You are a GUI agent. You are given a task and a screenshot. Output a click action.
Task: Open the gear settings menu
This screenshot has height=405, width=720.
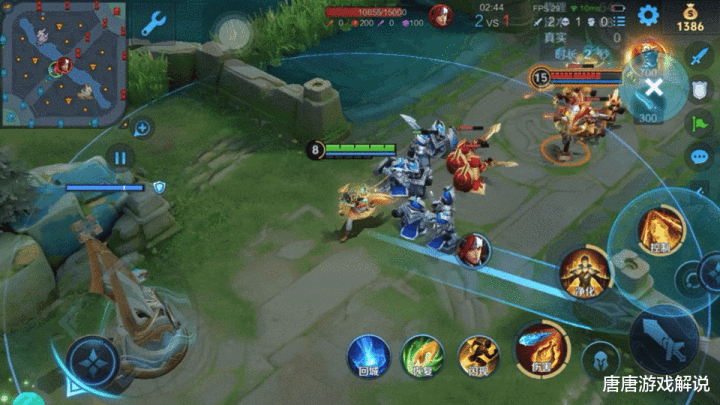pos(648,15)
